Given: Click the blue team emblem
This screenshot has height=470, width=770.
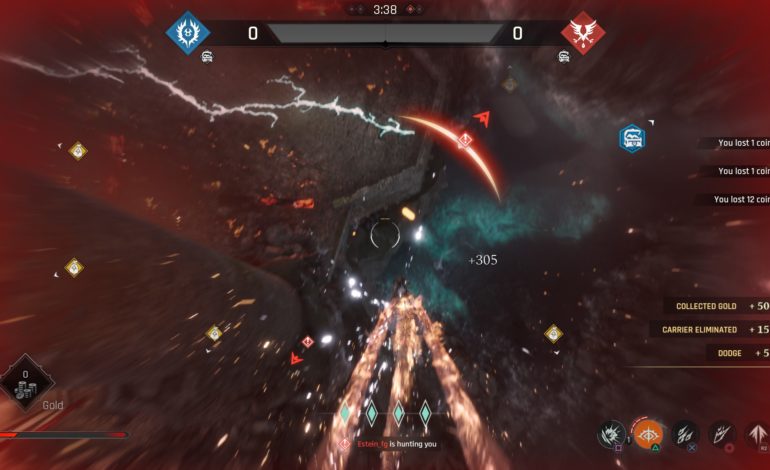Looking at the screenshot, I should [x=187, y=33].
